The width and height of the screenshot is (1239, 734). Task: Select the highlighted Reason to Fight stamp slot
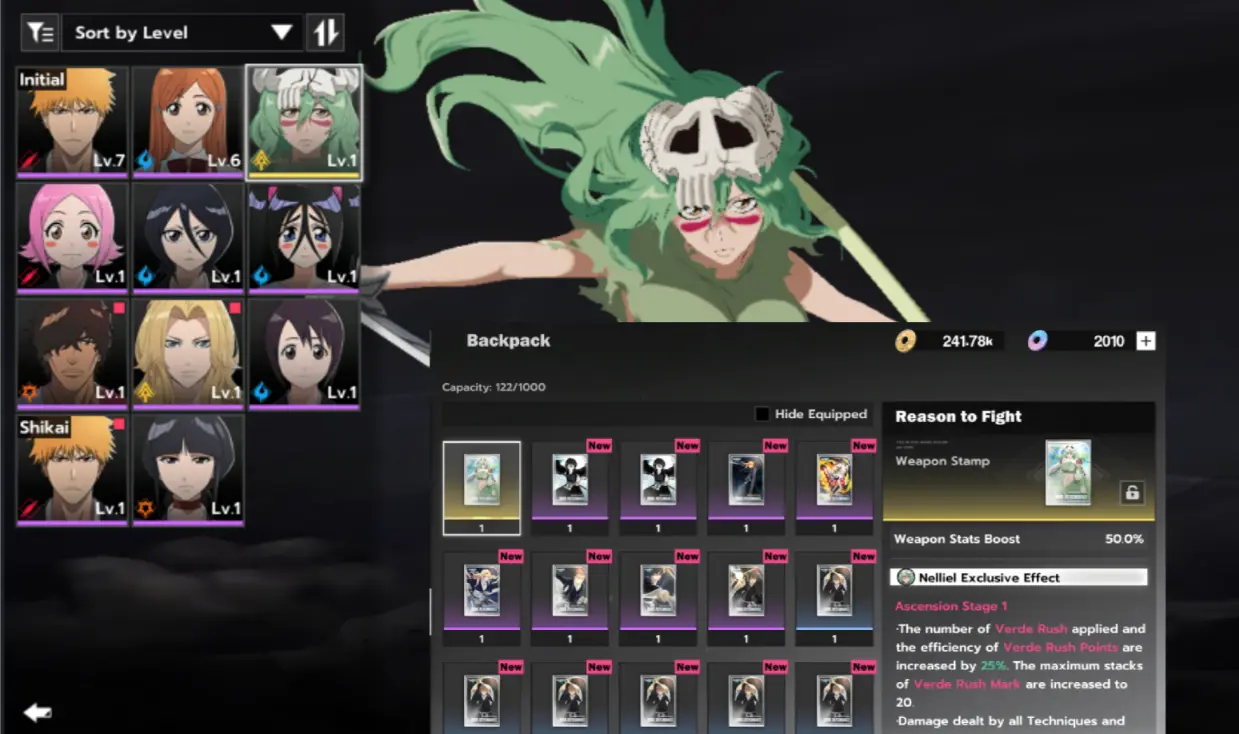[482, 487]
